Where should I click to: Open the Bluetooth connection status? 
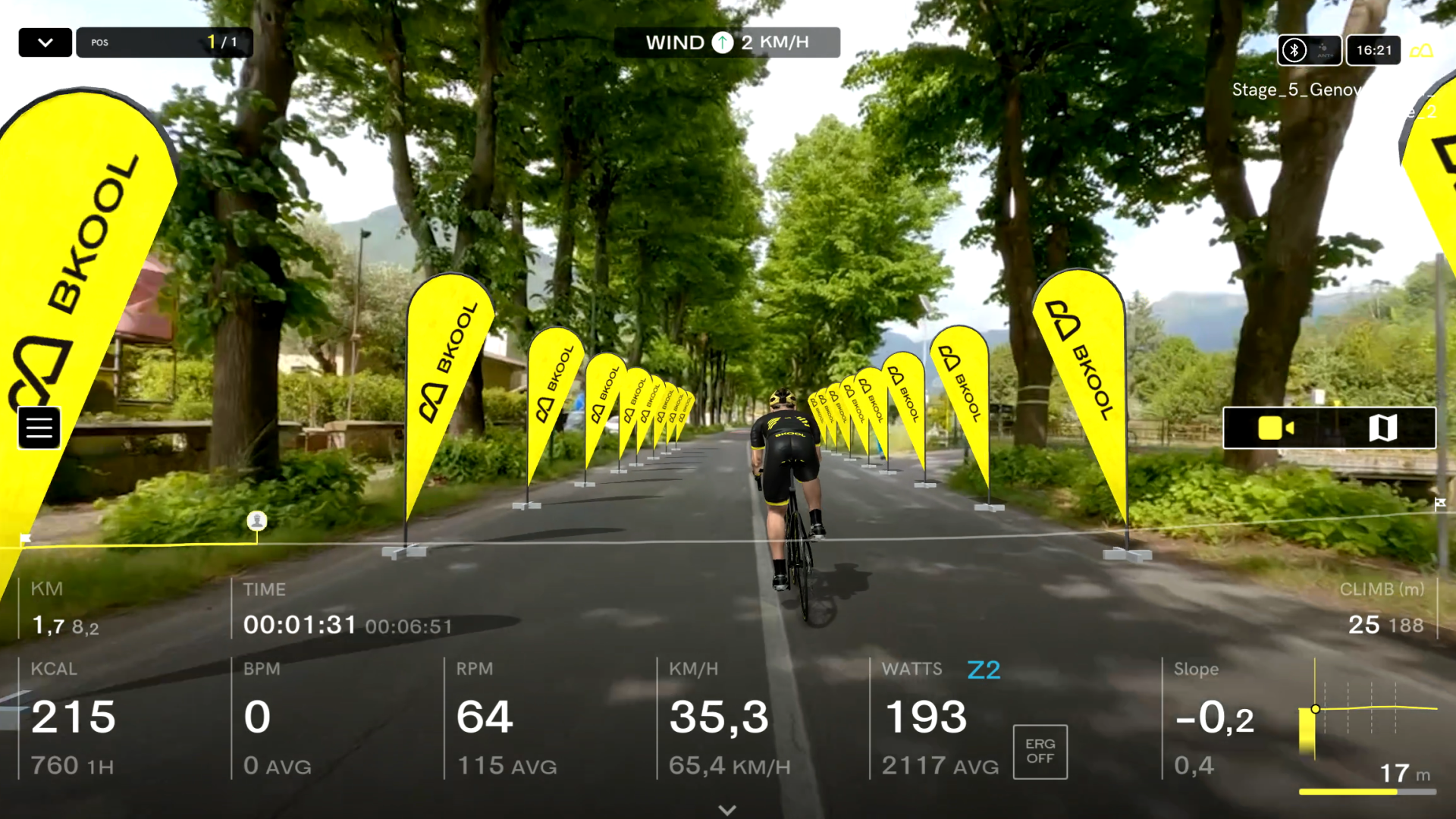pos(1294,50)
